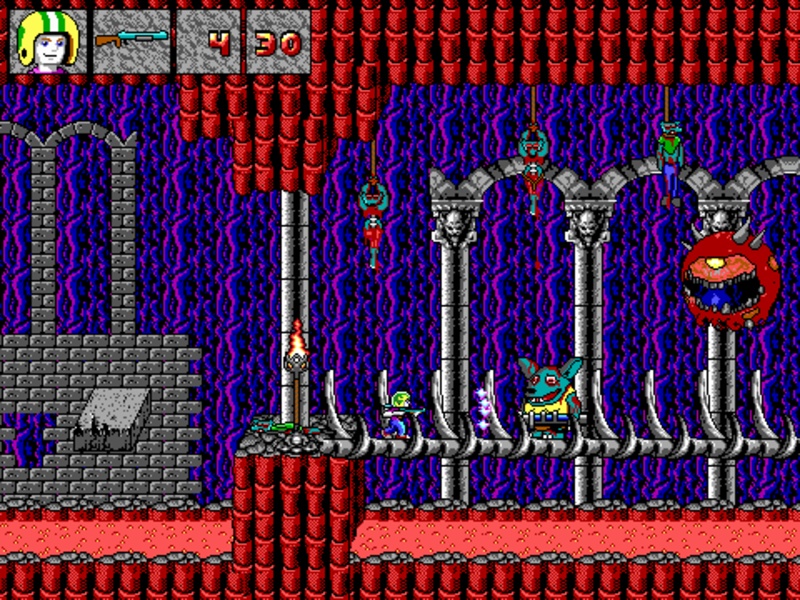Select the shotgun weapon icon
This screenshot has height=600, width=800.
[x=131, y=41]
